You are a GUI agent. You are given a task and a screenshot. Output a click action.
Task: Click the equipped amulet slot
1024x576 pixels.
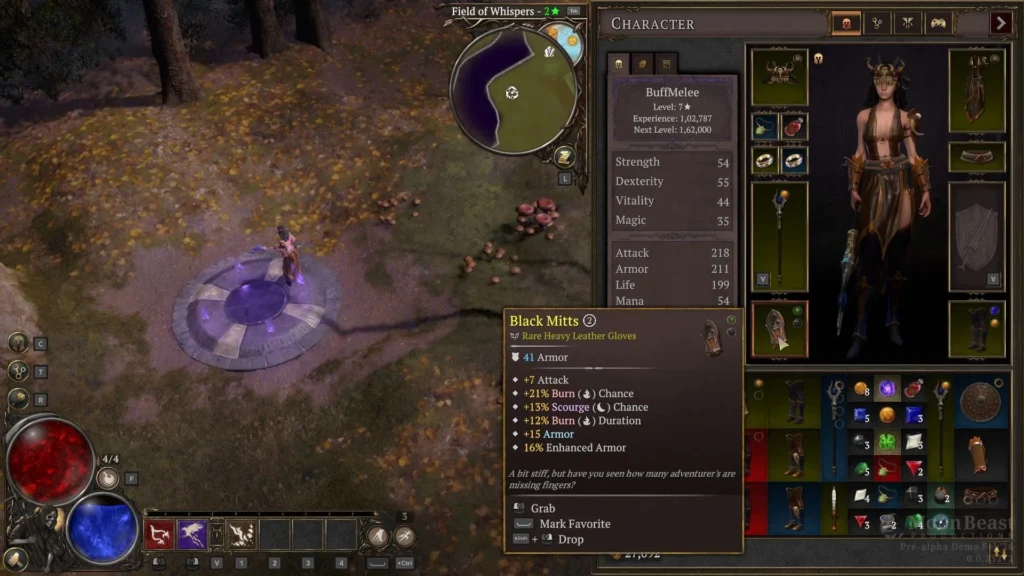tap(766, 127)
